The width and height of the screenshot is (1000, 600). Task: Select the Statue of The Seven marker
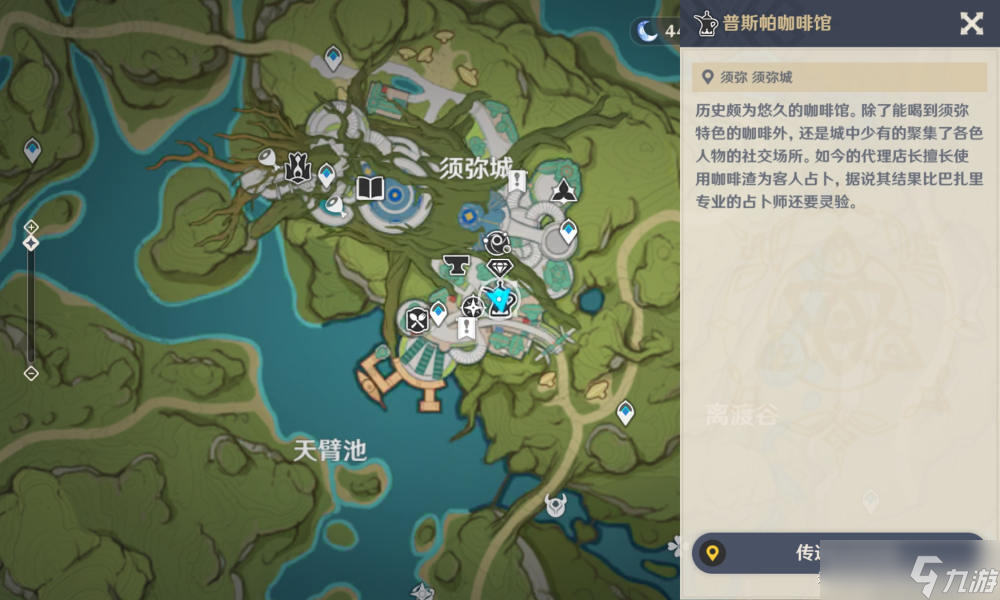pyautogui.click(x=297, y=168)
